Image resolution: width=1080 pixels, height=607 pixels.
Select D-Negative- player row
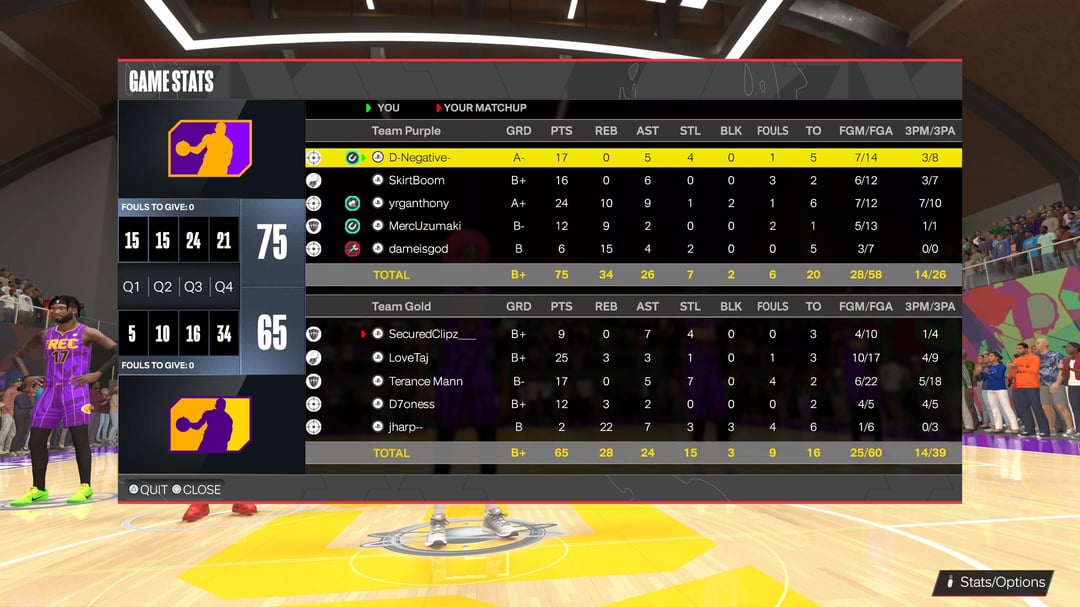[419, 158]
